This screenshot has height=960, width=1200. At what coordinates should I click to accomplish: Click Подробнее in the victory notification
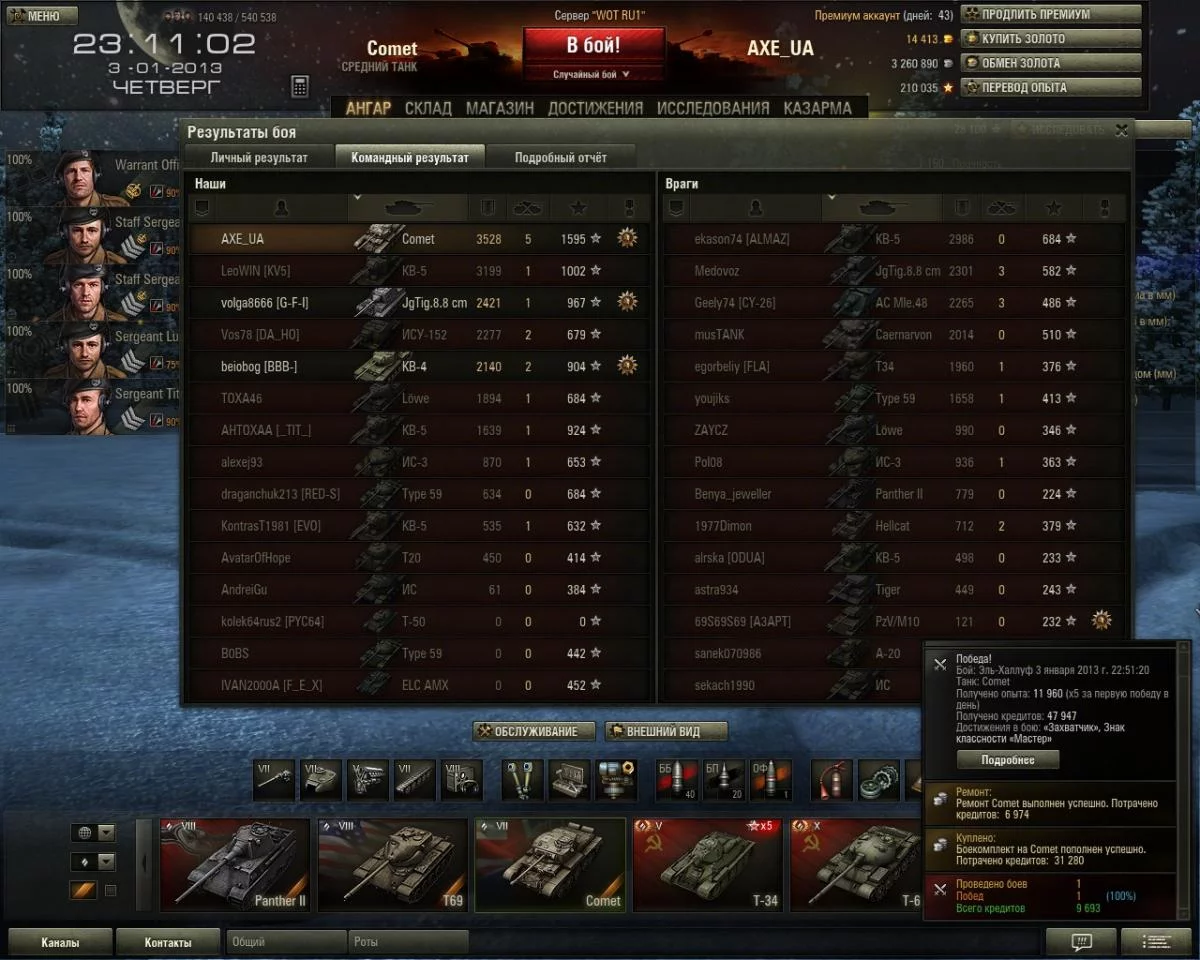click(1007, 760)
